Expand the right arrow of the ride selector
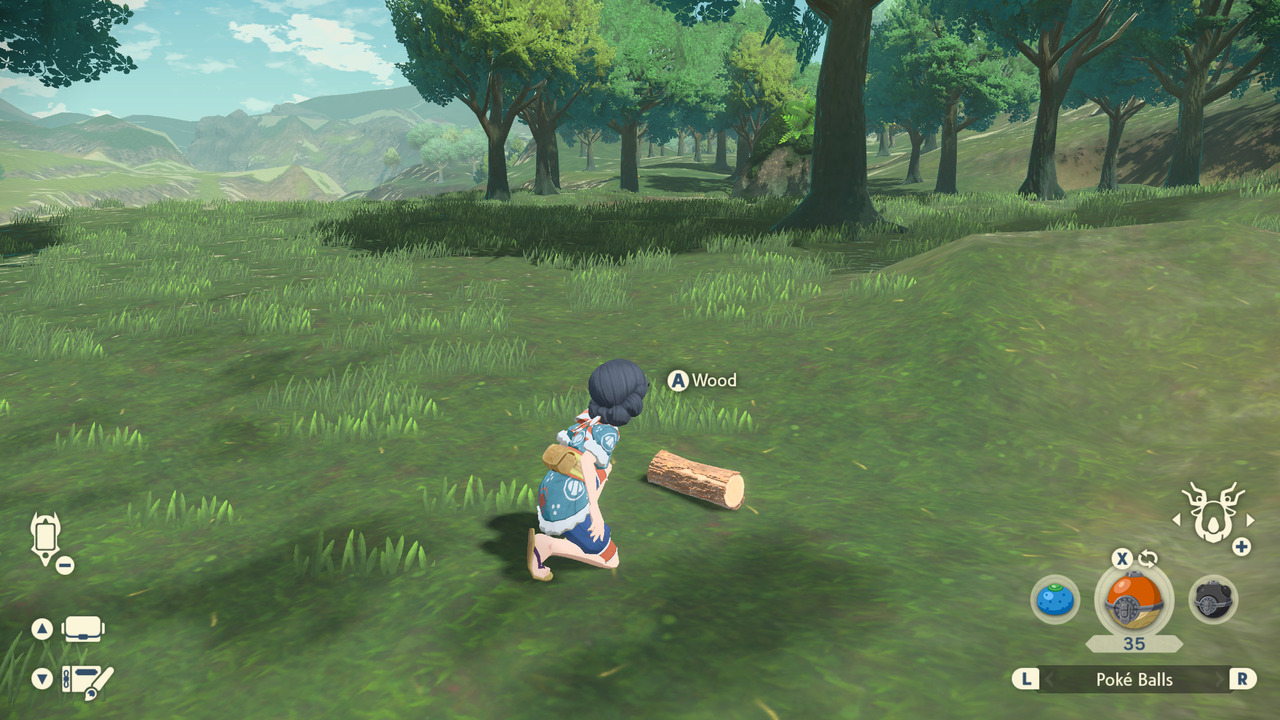 click(x=1250, y=519)
